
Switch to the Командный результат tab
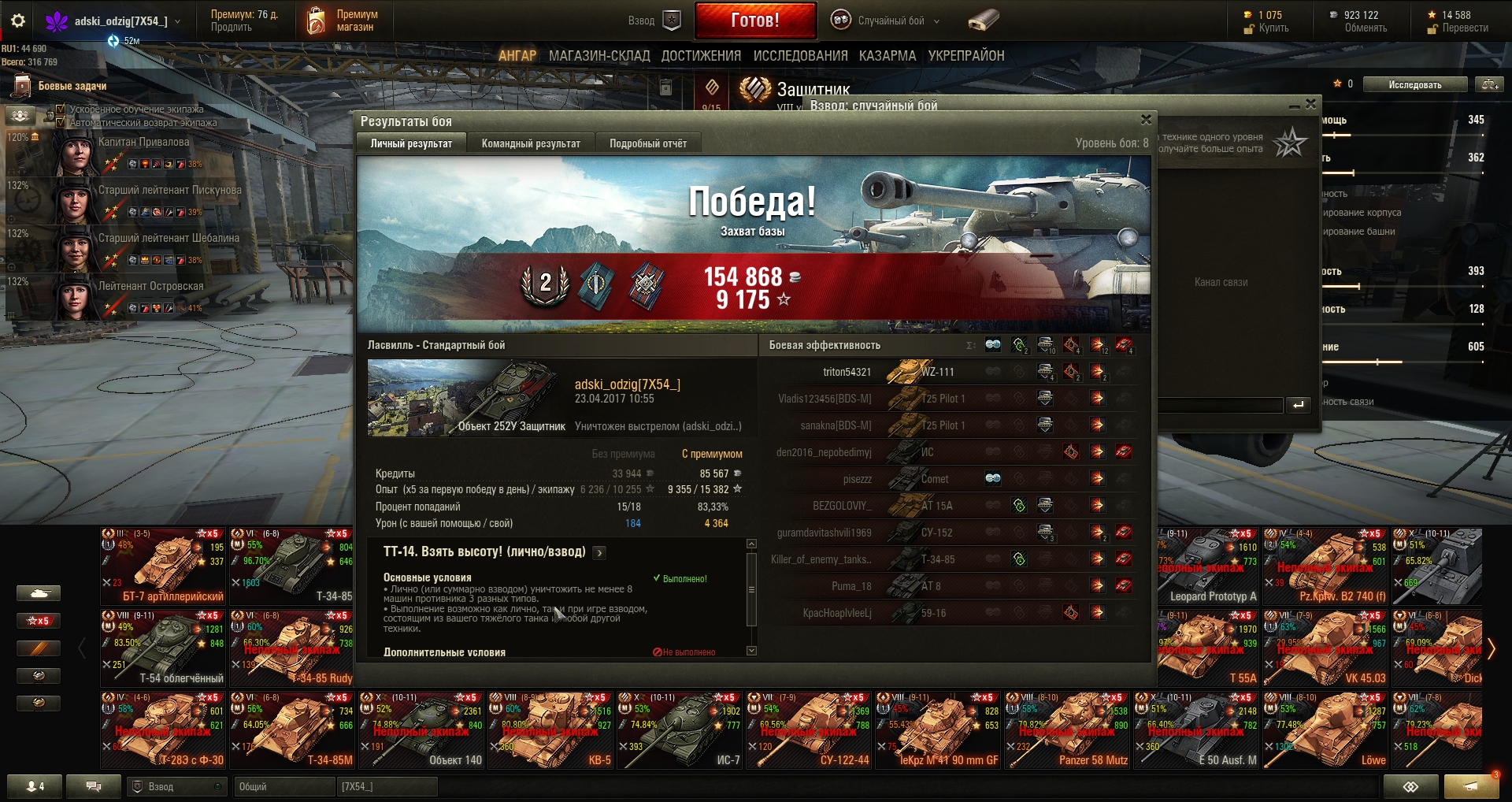tap(530, 143)
